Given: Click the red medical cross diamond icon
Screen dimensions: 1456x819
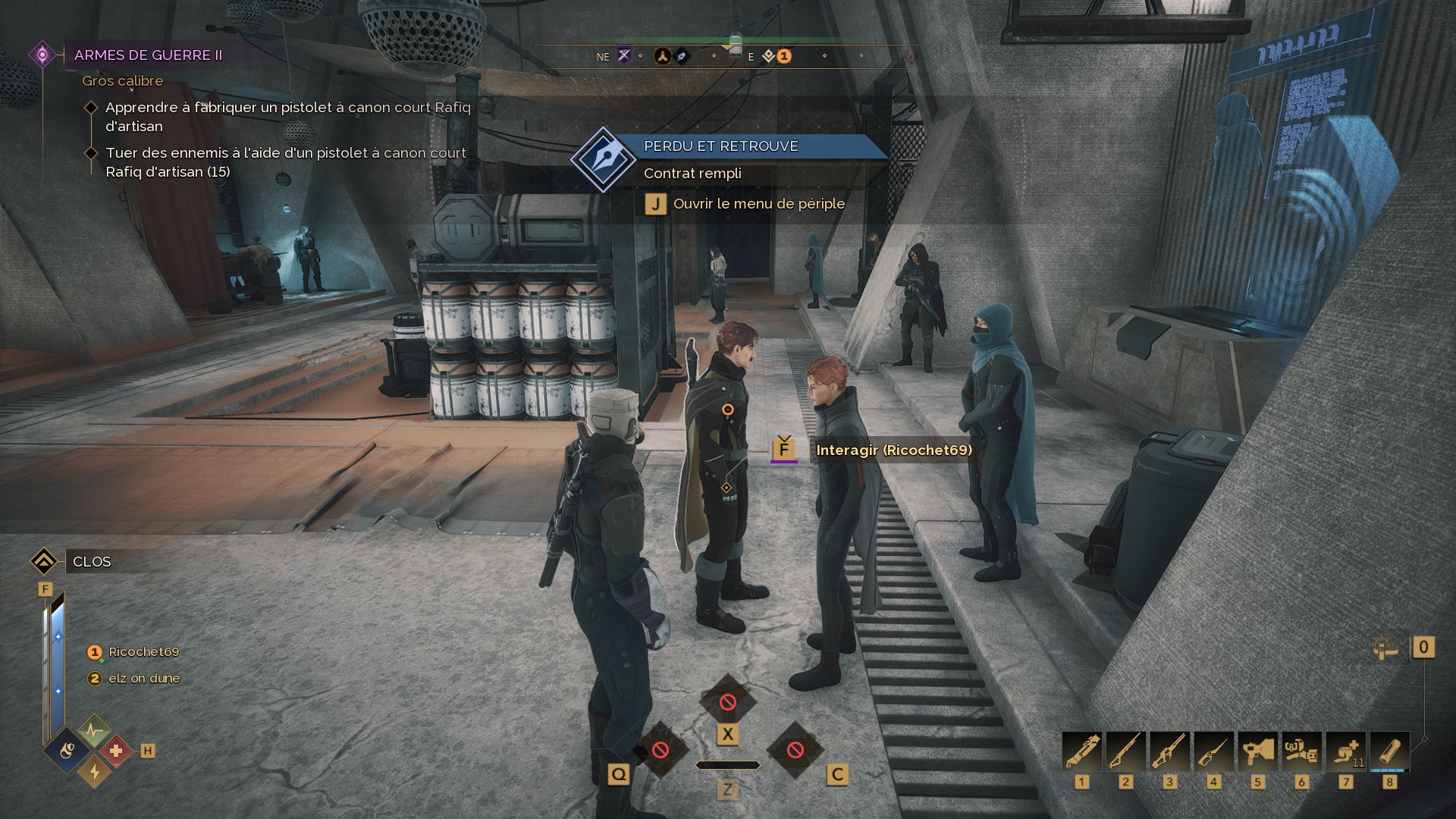Looking at the screenshot, I should pos(115,751).
